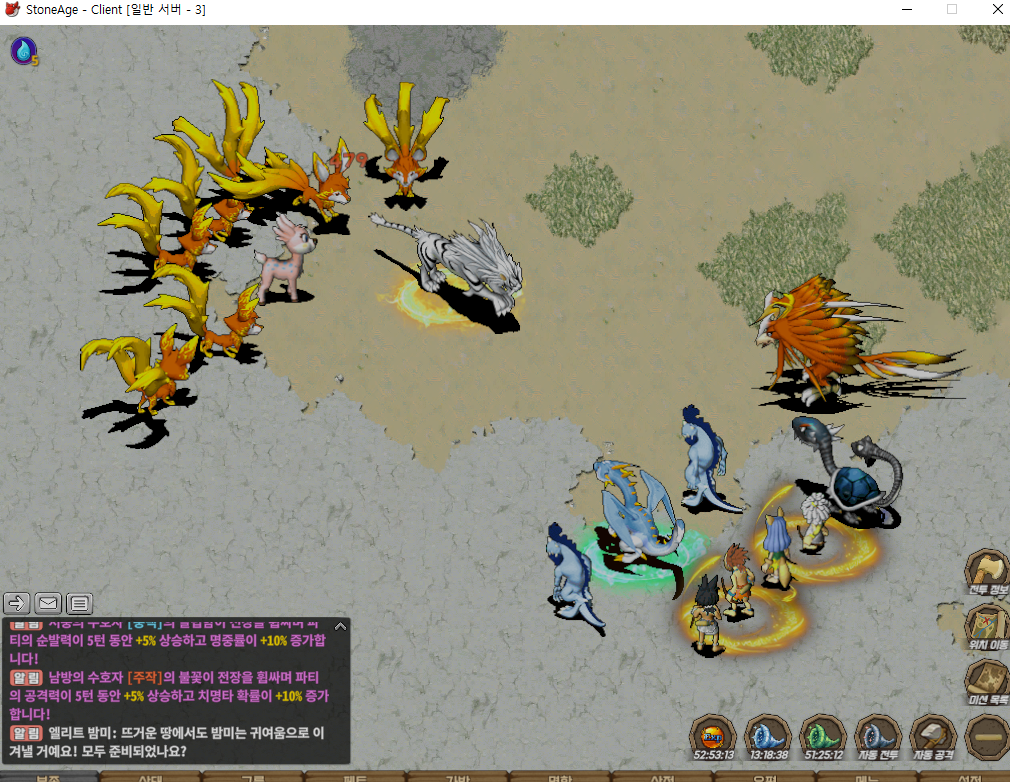
Task: Click the arrow button above the chat
Action: coord(17,602)
